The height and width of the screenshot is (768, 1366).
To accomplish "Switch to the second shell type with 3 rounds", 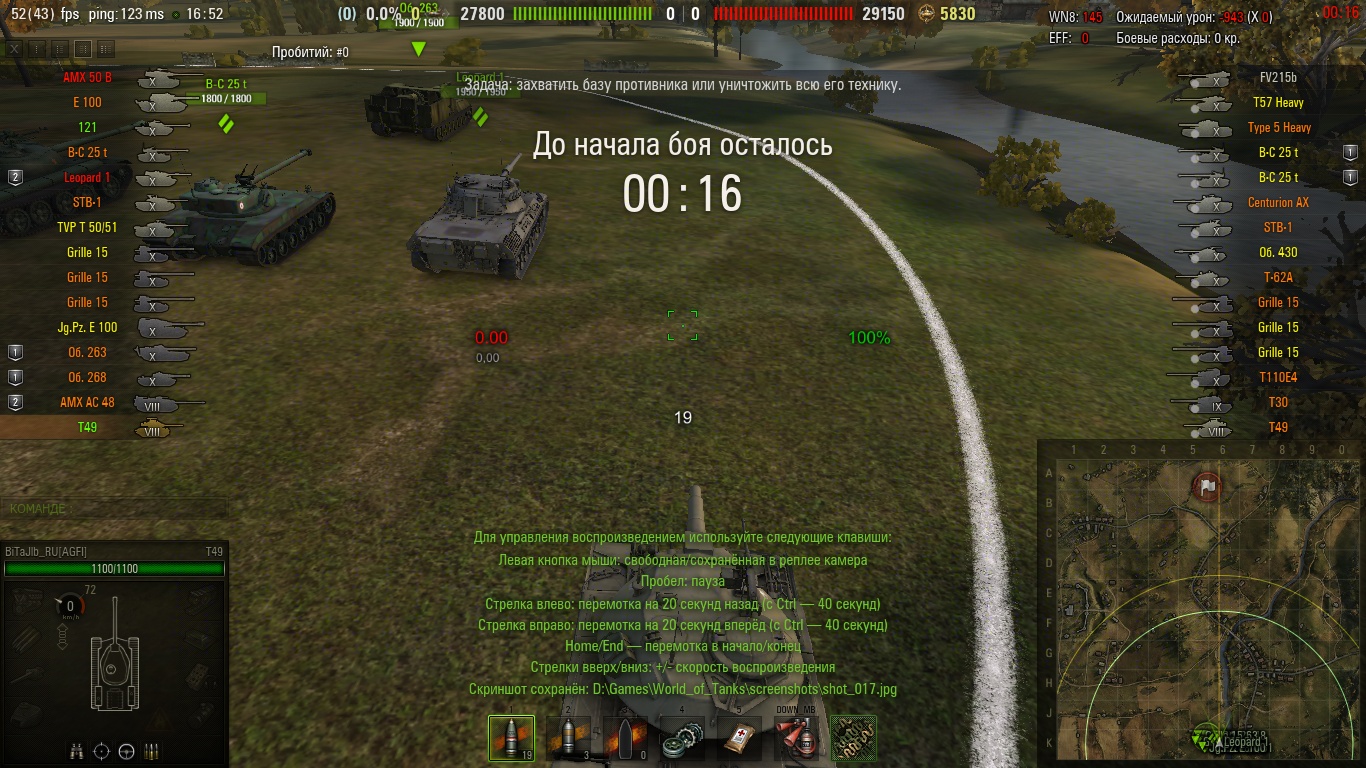I will (568, 738).
